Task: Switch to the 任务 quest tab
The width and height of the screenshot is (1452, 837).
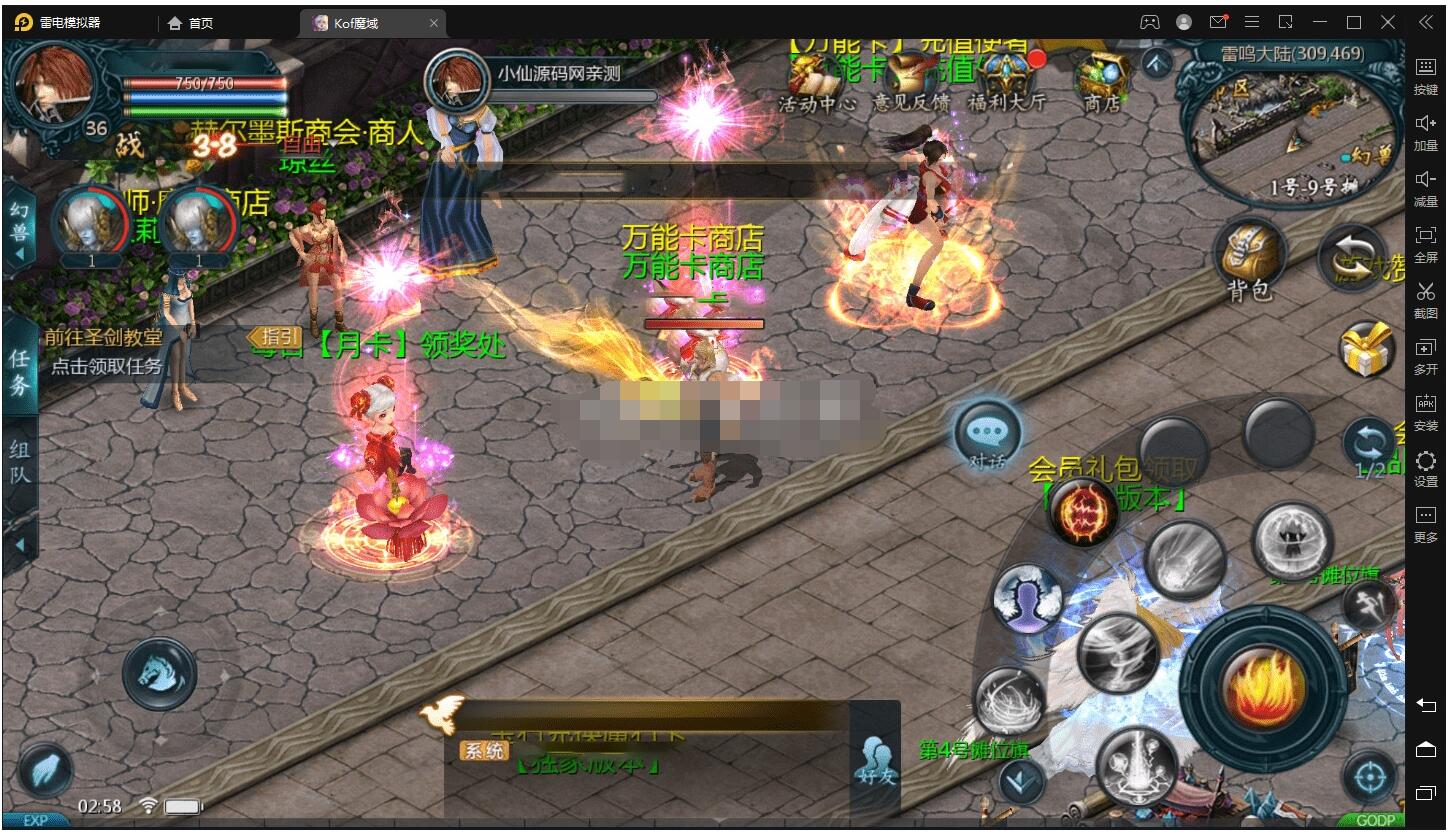Action: pyautogui.click(x=20, y=372)
